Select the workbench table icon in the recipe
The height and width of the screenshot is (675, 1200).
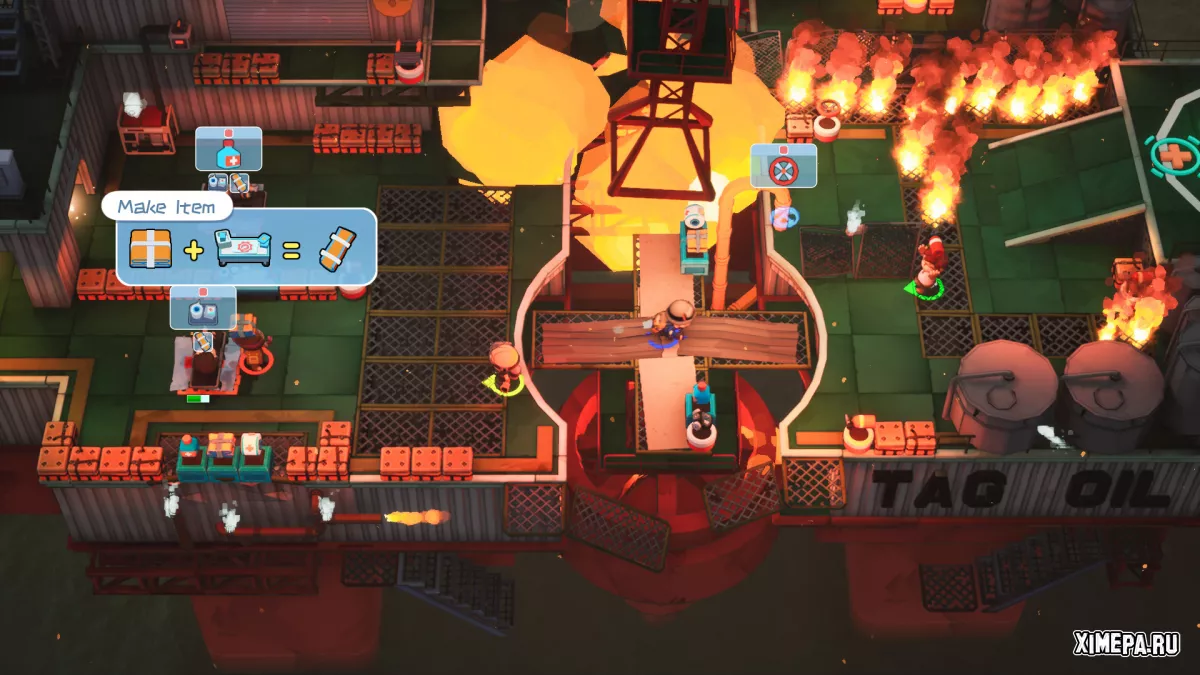coord(243,247)
